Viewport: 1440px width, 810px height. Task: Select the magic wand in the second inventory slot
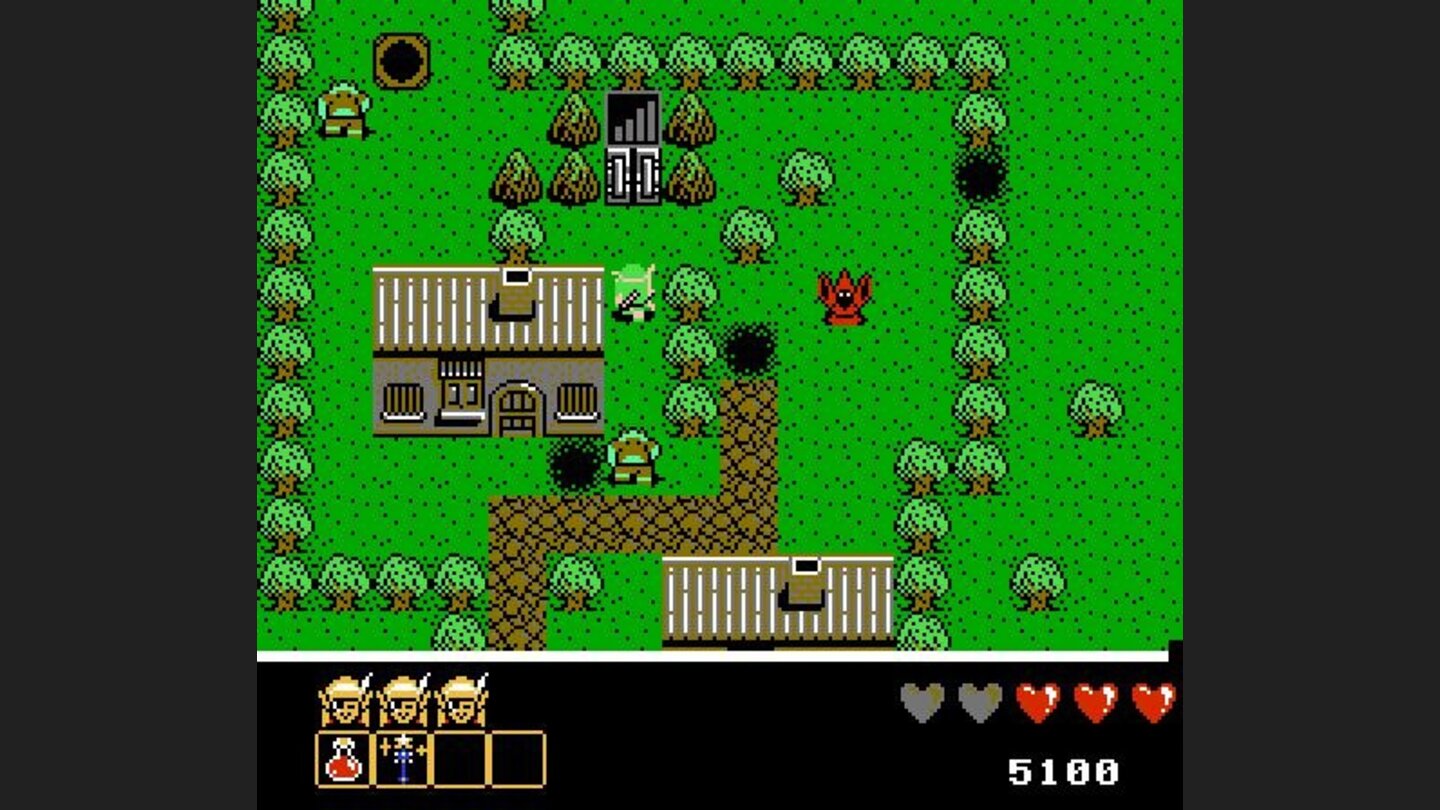coord(400,761)
